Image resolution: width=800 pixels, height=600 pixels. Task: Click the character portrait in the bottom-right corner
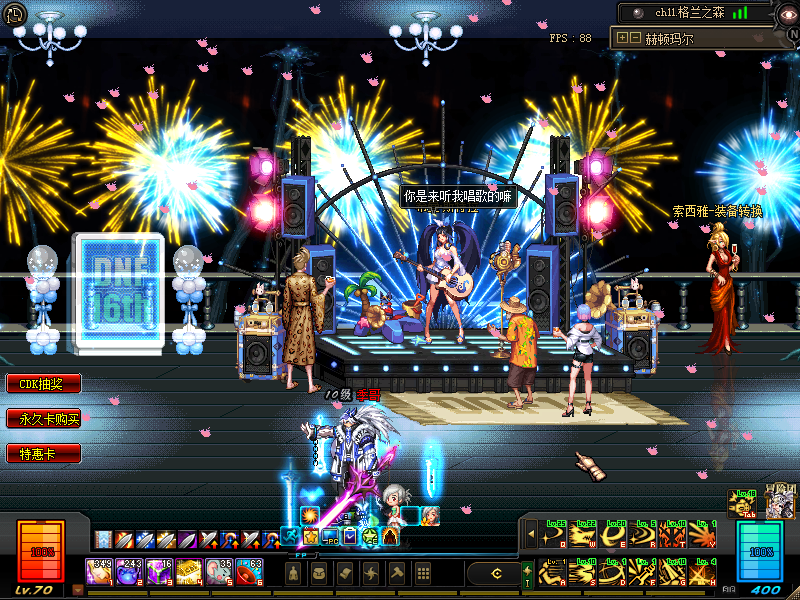coord(777,504)
